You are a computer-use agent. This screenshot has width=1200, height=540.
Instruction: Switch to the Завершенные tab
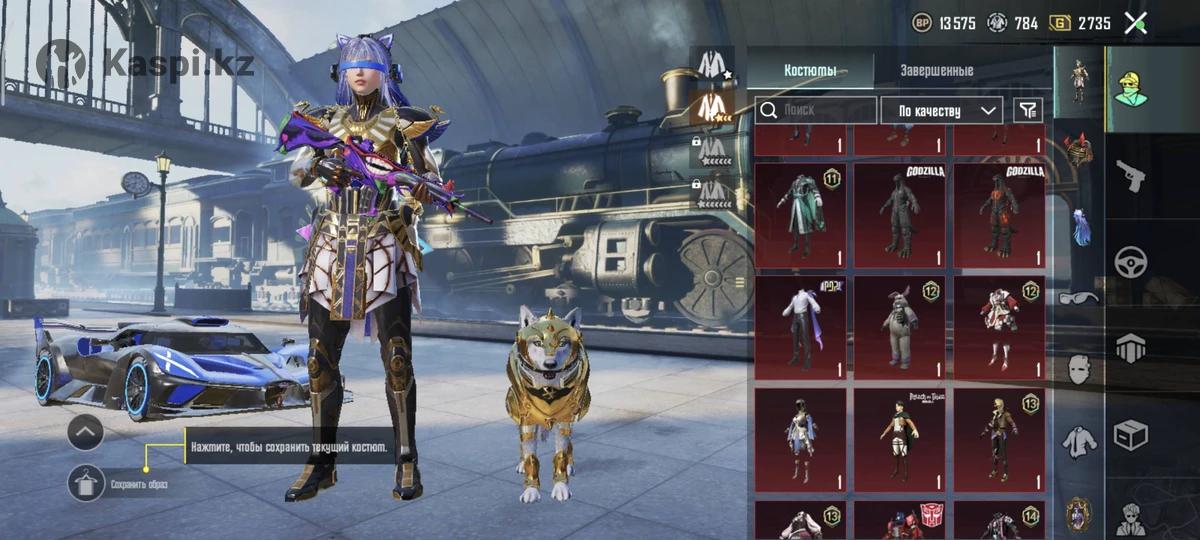click(x=936, y=71)
